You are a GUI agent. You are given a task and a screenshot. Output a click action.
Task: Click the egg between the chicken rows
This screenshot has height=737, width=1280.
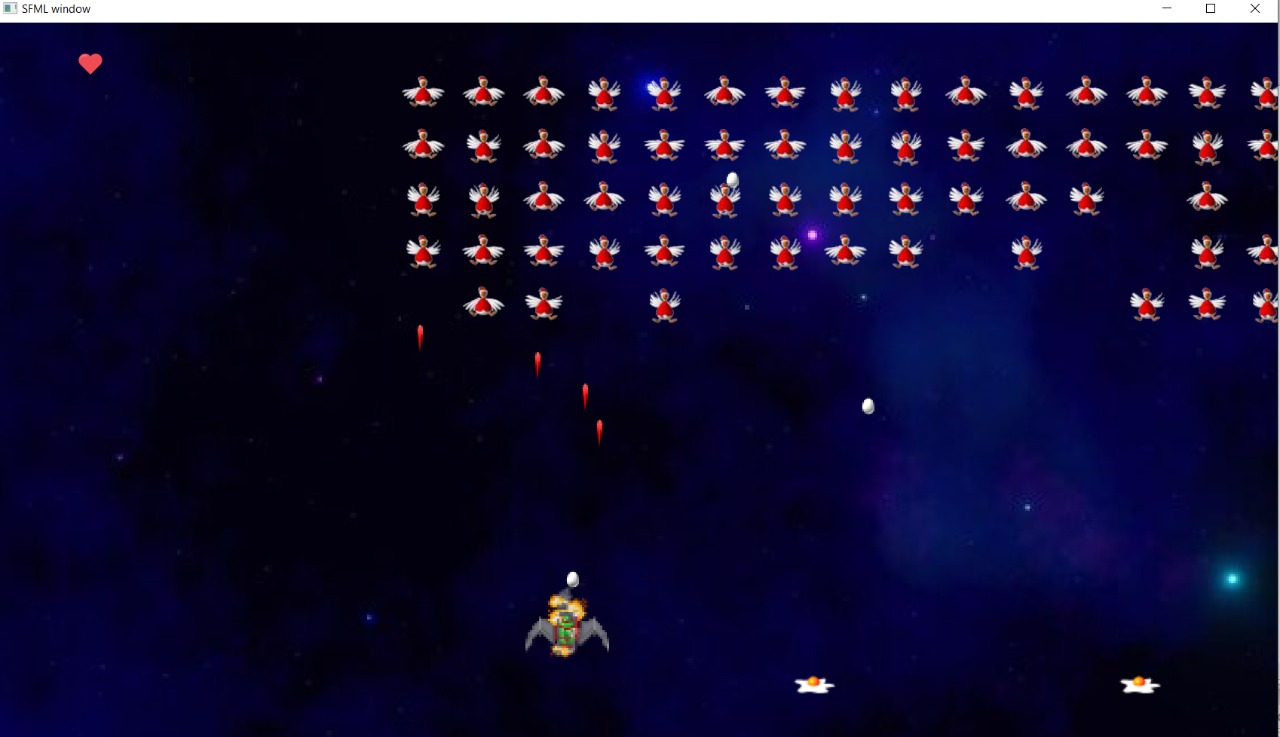[x=730, y=180]
